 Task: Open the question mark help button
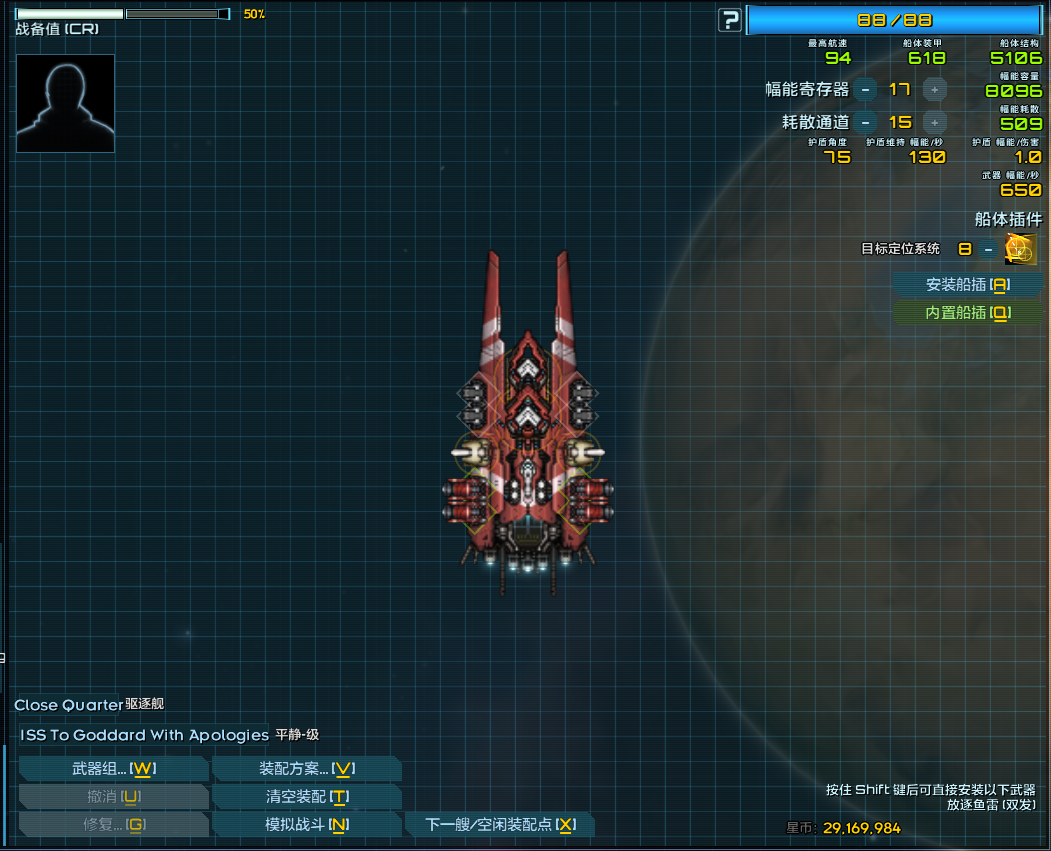(731, 20)
